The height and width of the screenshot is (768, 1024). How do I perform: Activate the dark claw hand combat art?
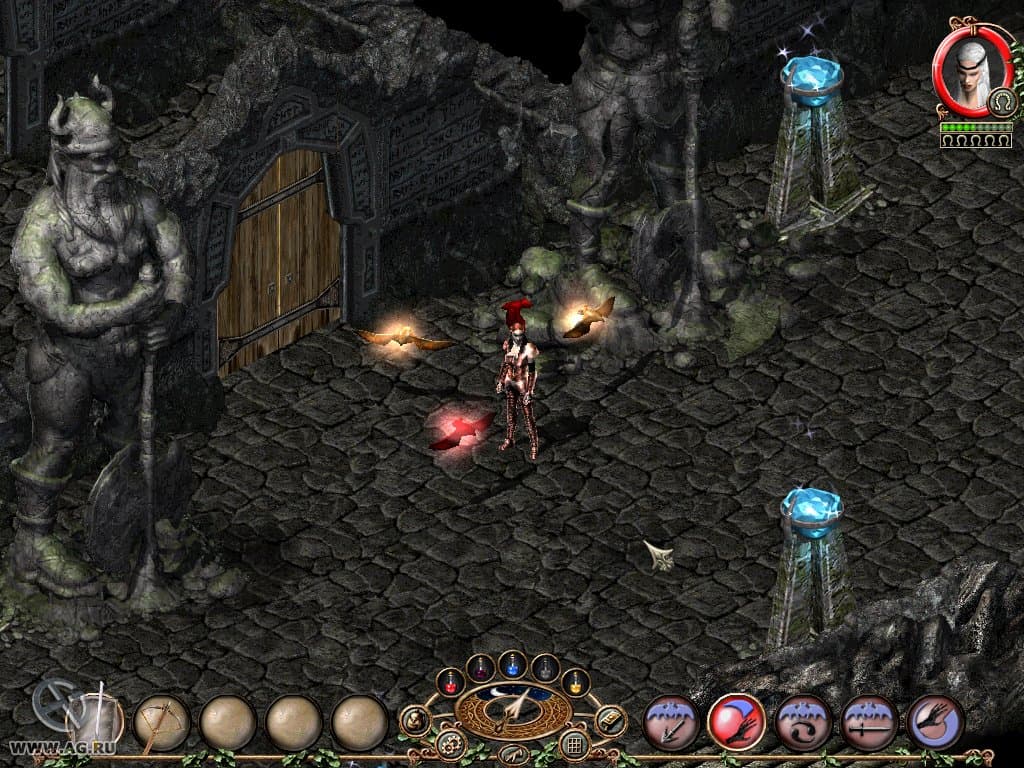click(x=935, y=722)
